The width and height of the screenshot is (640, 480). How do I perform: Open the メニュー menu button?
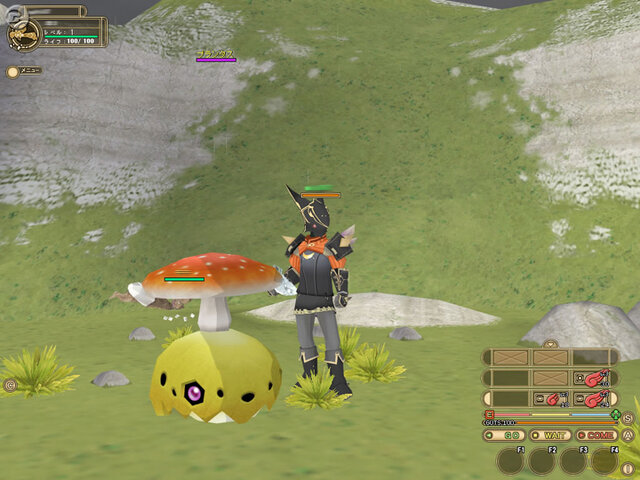click(x=24, y=71)
